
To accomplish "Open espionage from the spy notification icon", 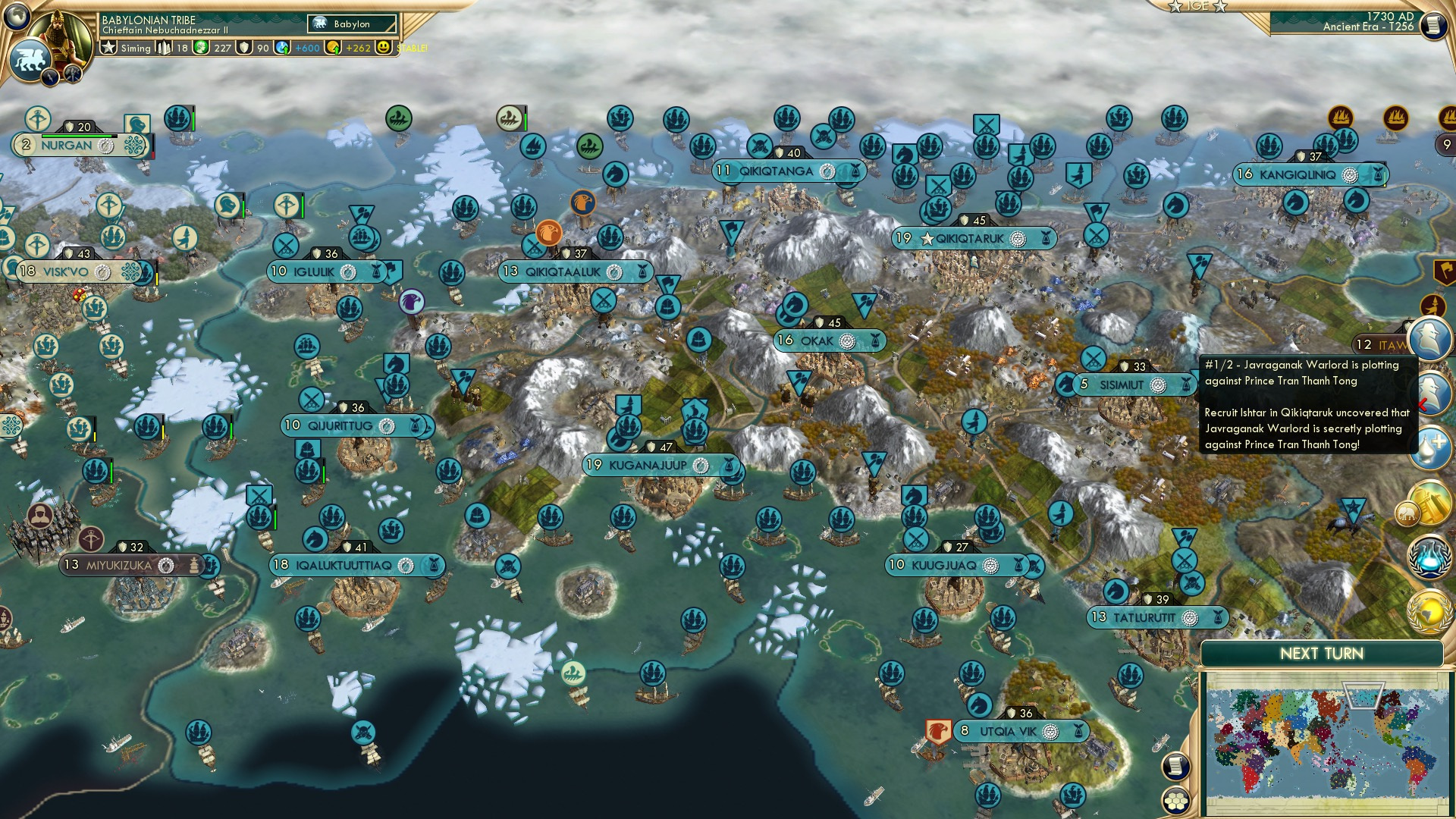I will pyautogui.click(x=1429, y=338).
